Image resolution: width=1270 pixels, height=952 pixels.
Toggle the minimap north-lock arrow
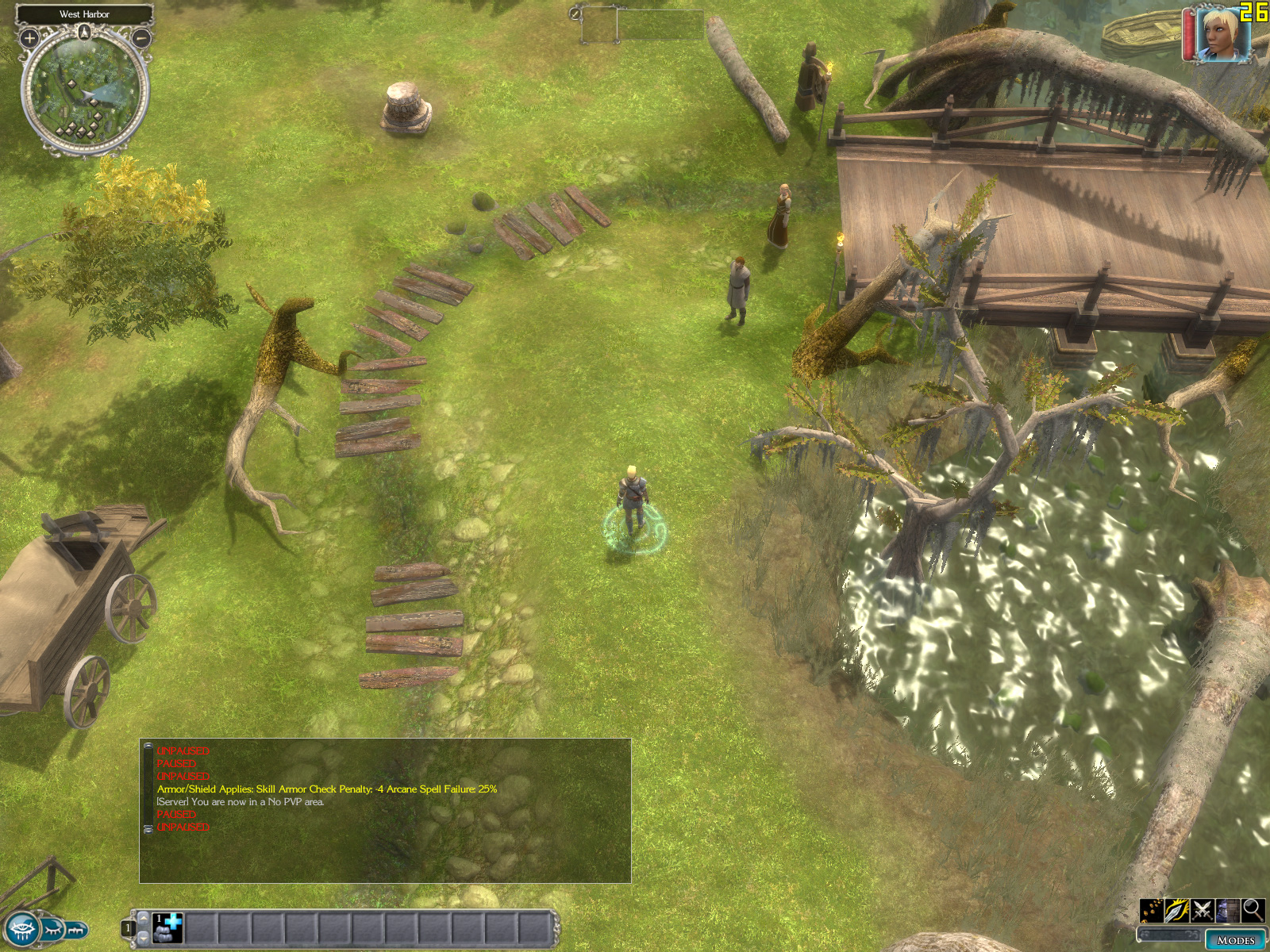pyautogui.click(x=85, y=32)
